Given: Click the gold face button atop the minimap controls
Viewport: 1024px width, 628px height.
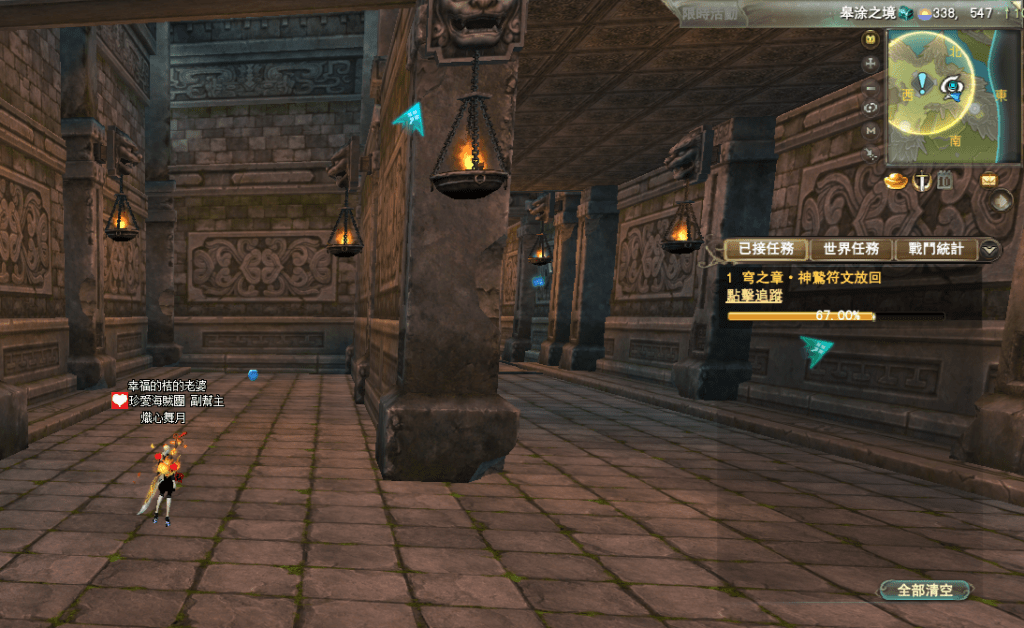Looking at the screenshot, I should (870, 39).
